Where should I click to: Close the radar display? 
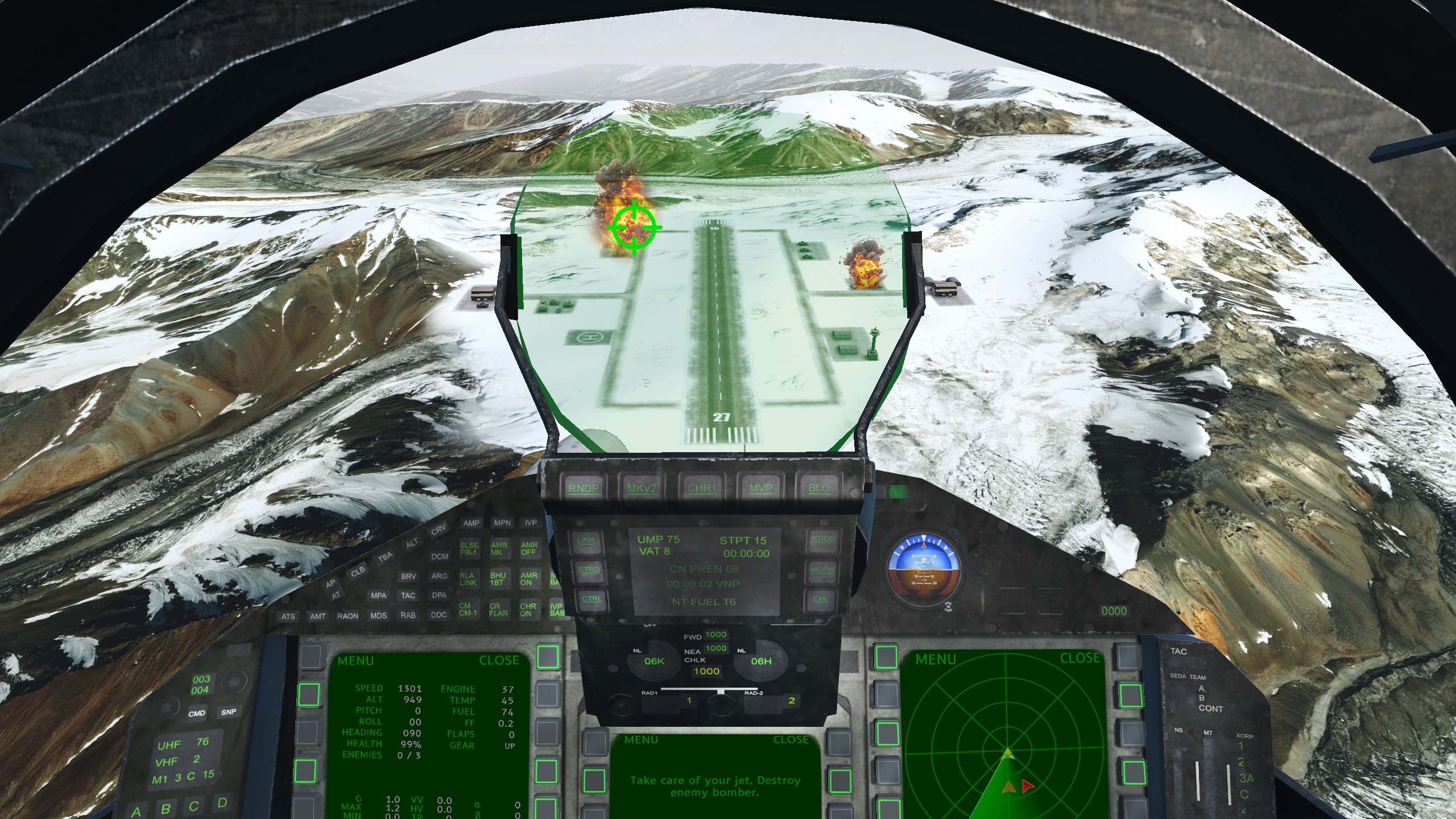(x=1079, y=658)
